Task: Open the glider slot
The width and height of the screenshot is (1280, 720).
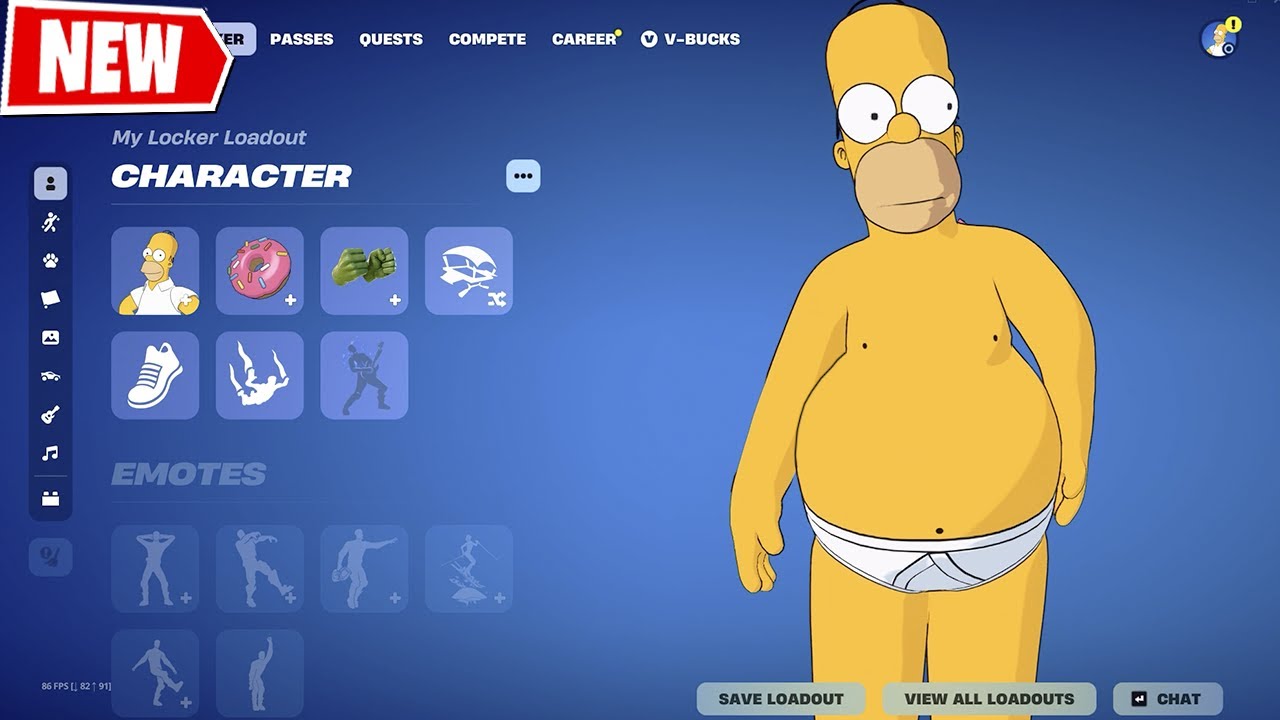Action: point(469,271)
